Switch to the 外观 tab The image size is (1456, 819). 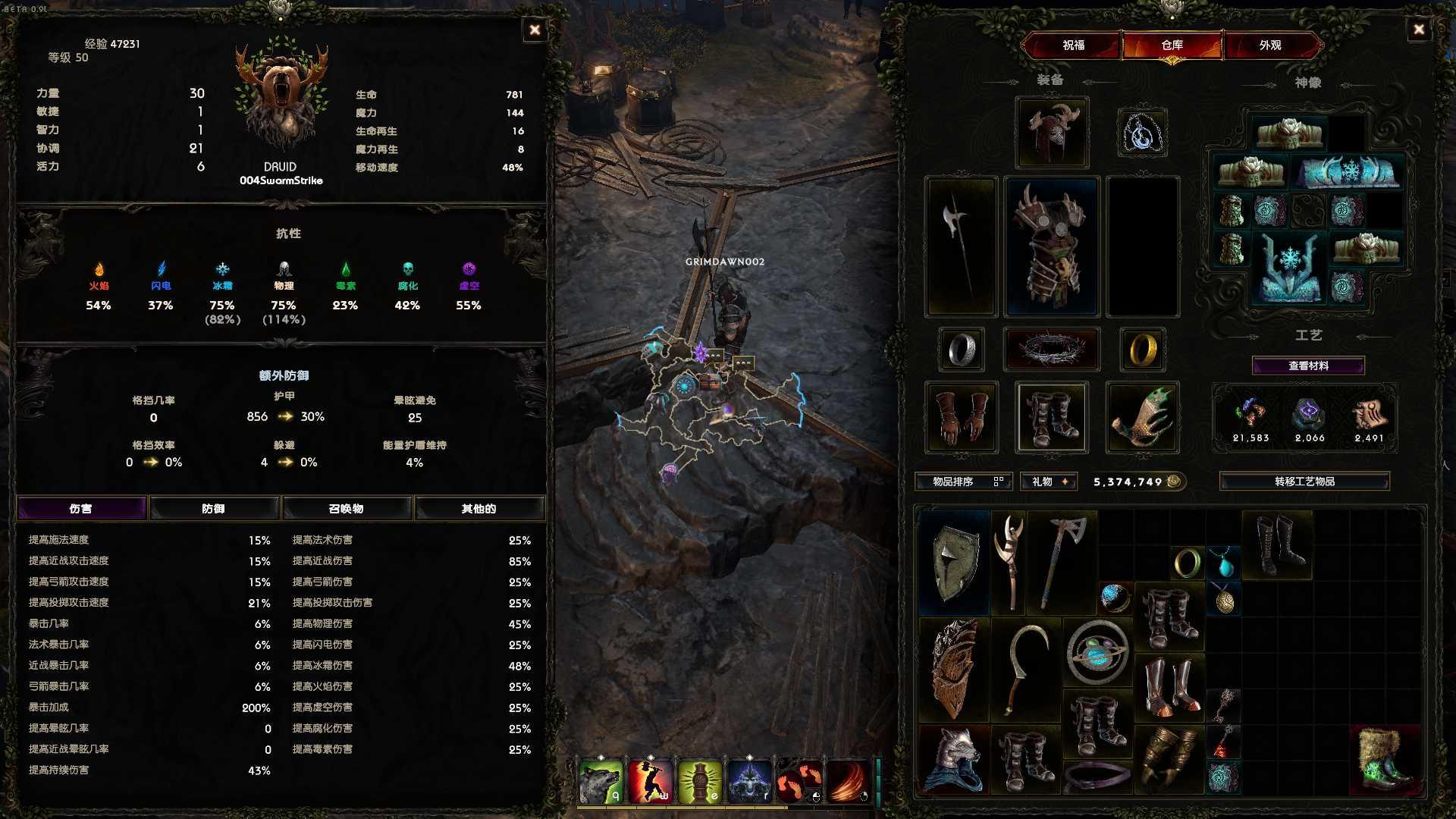pyautogui.click(x=1270, y=45)
